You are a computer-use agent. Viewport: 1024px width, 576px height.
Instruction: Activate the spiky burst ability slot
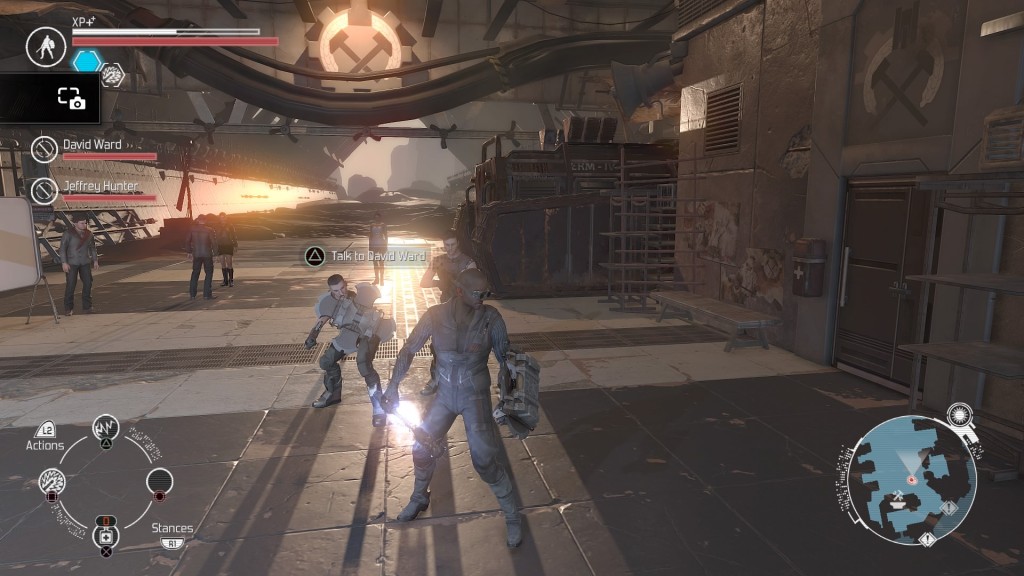pos(52,482)
